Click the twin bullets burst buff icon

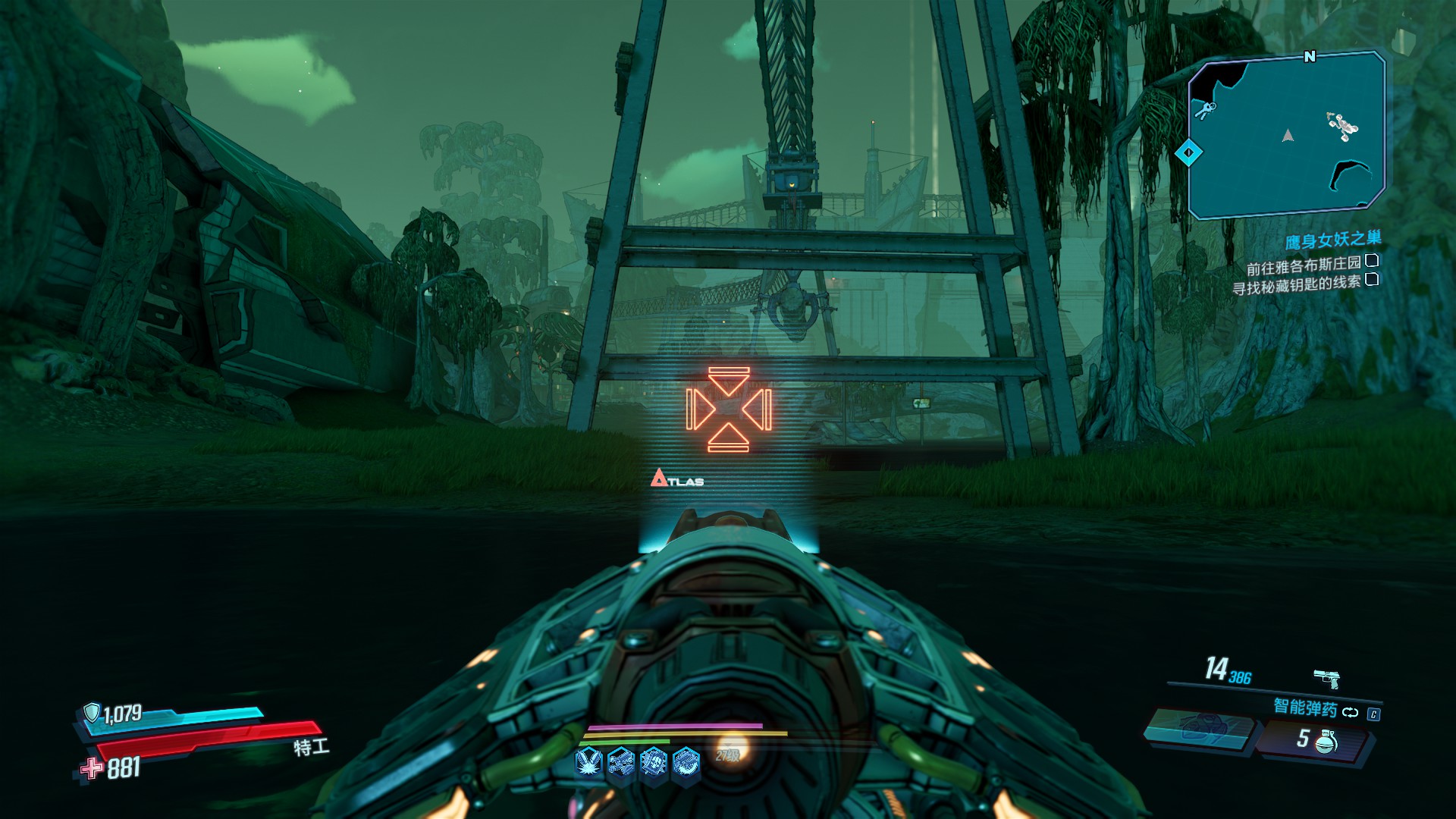(588, 761)
